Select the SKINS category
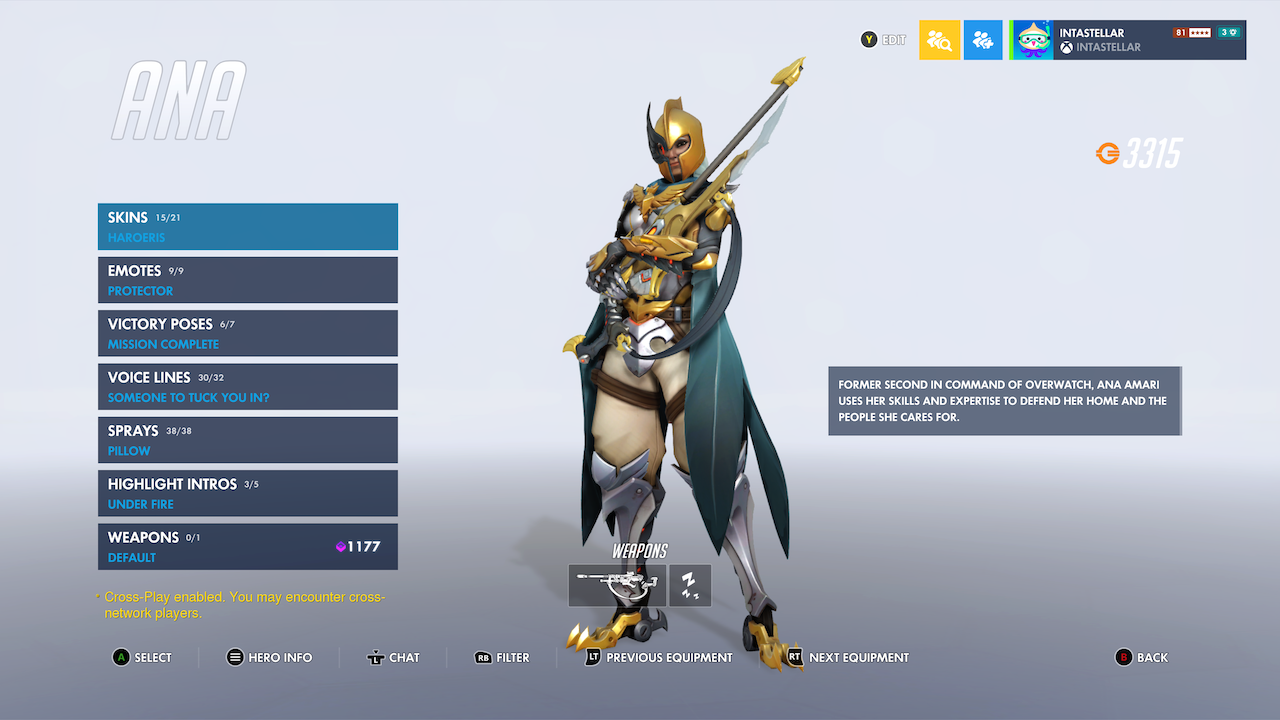 pyautogui.click(x=248, y=226)
